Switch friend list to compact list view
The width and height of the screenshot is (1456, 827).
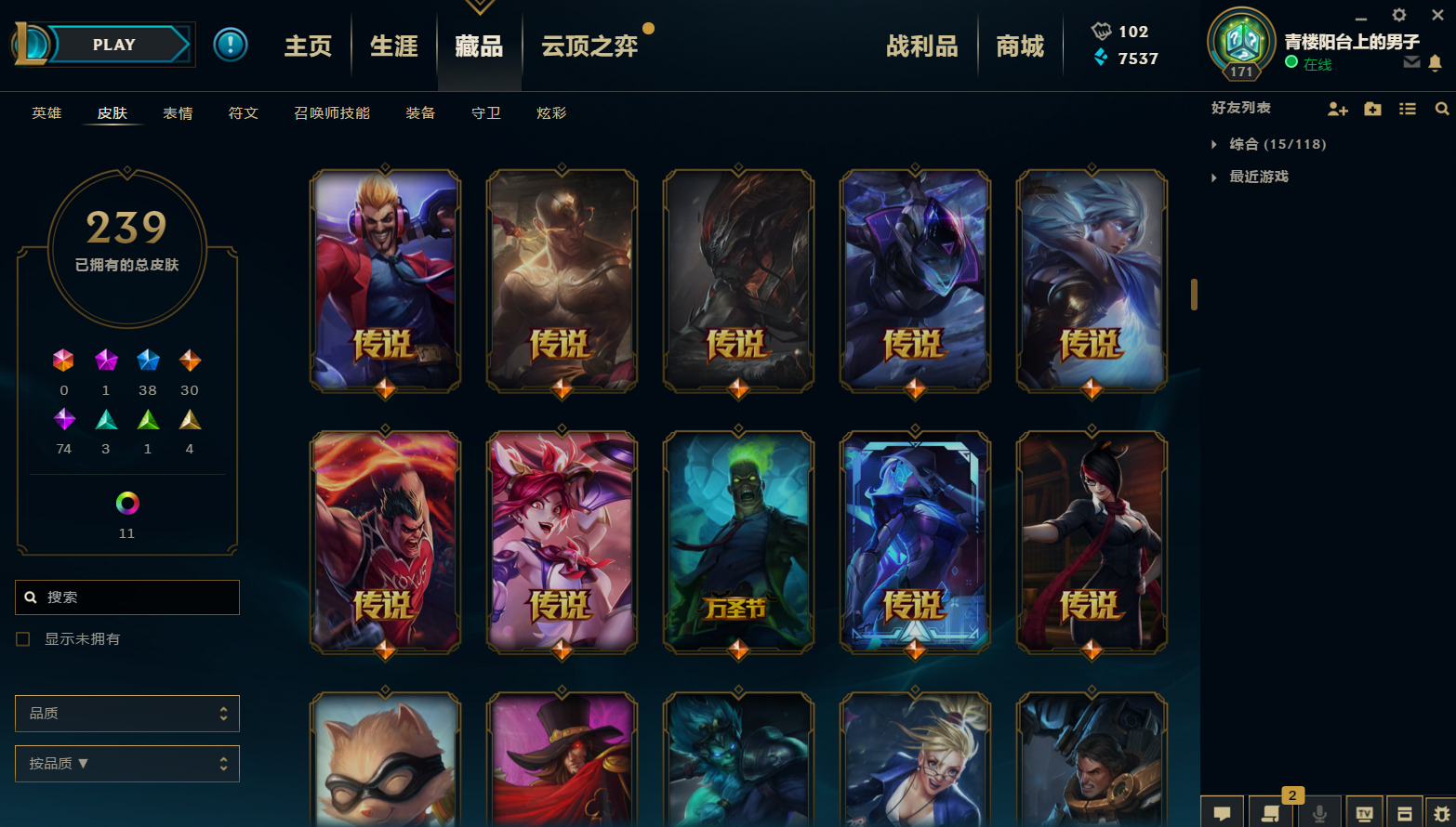coord(1407,109)
